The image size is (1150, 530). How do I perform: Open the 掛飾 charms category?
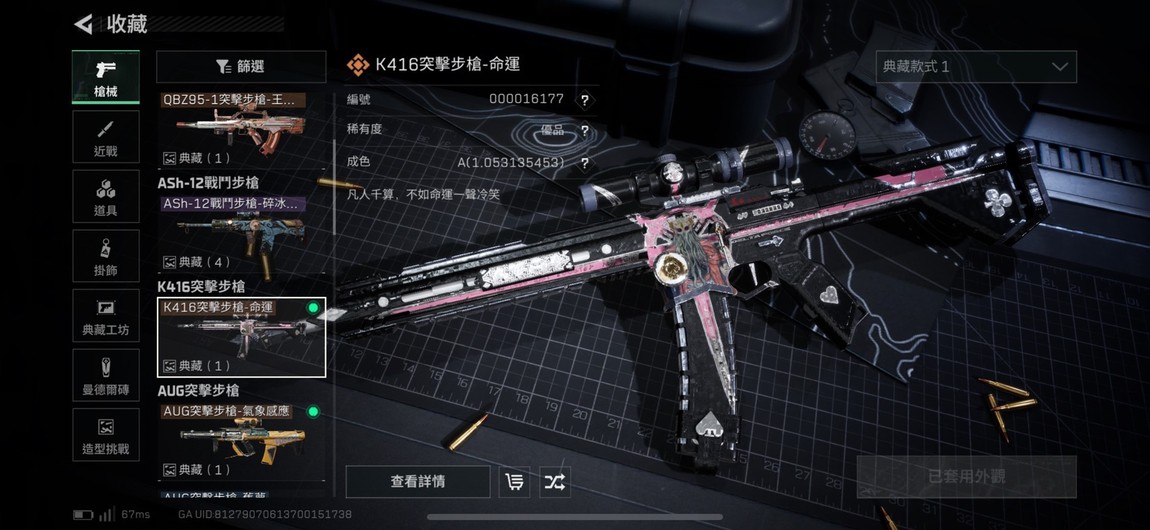(x=105, y=255)
